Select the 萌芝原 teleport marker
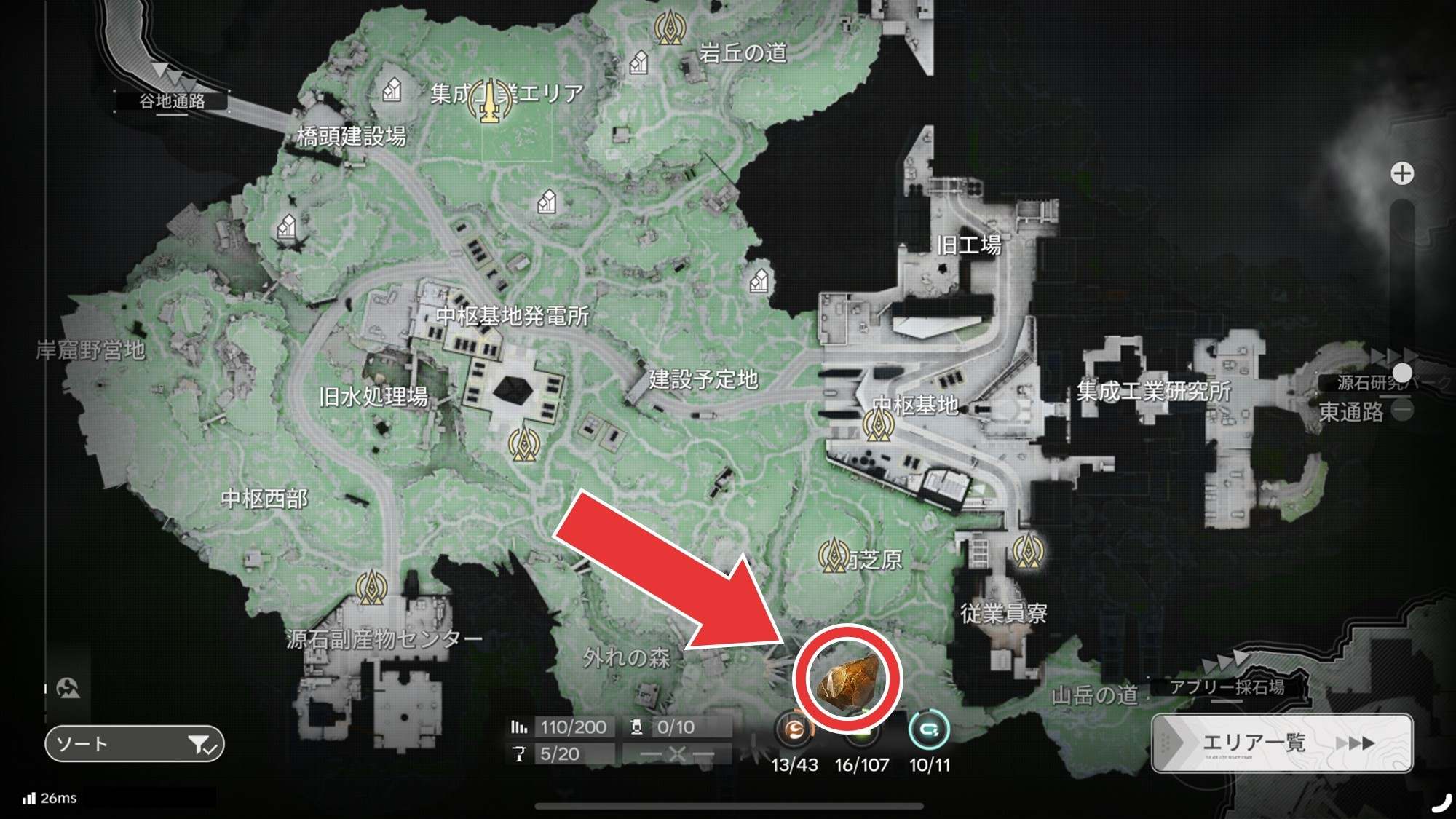This screenshot has height=819, width=1456. [832, 556]
